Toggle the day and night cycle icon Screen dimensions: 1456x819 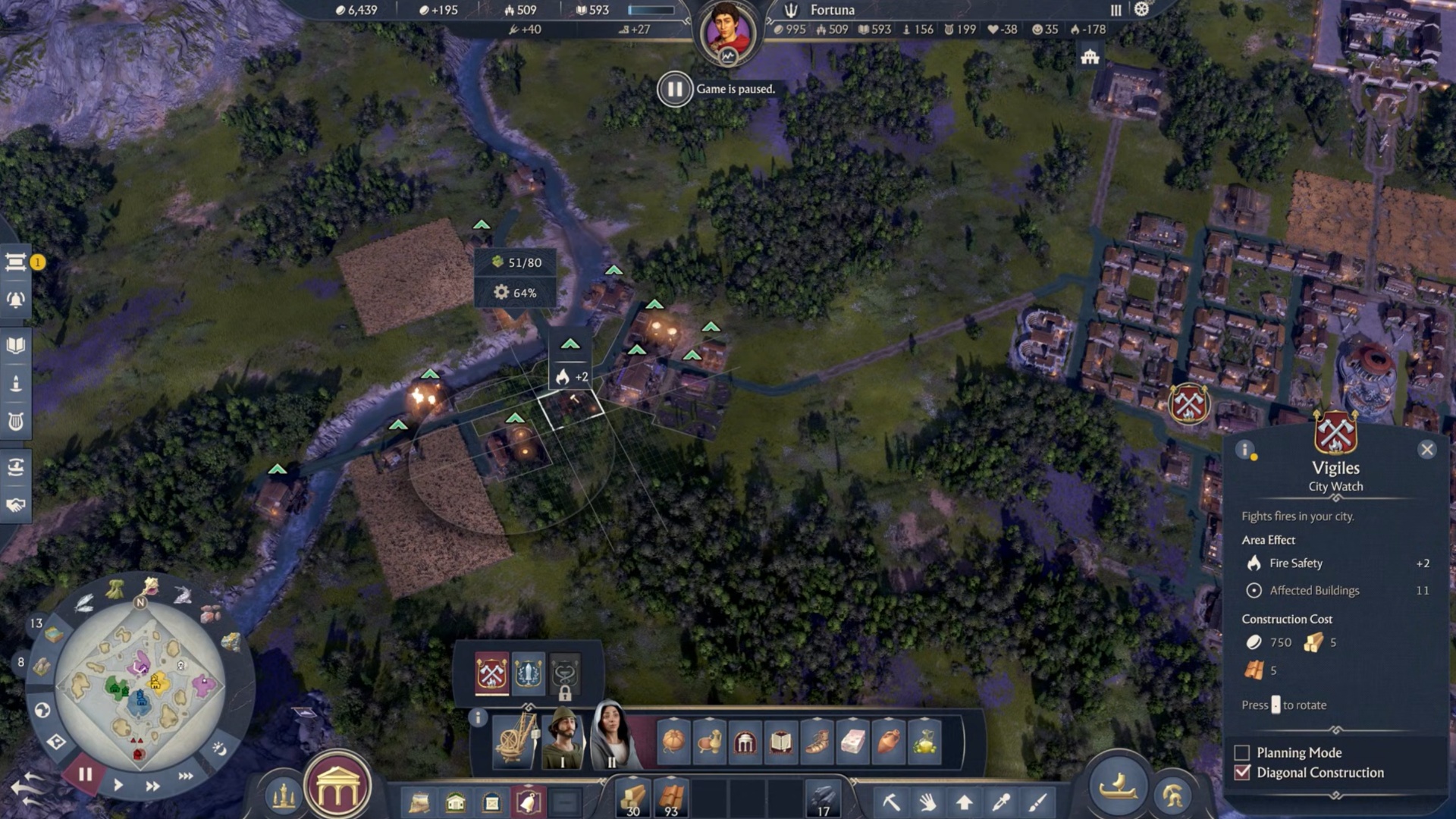pos(219,749)
